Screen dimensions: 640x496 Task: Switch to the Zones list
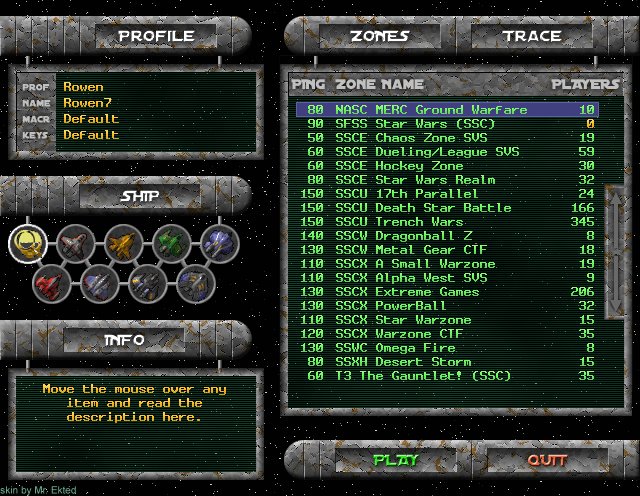379,37
